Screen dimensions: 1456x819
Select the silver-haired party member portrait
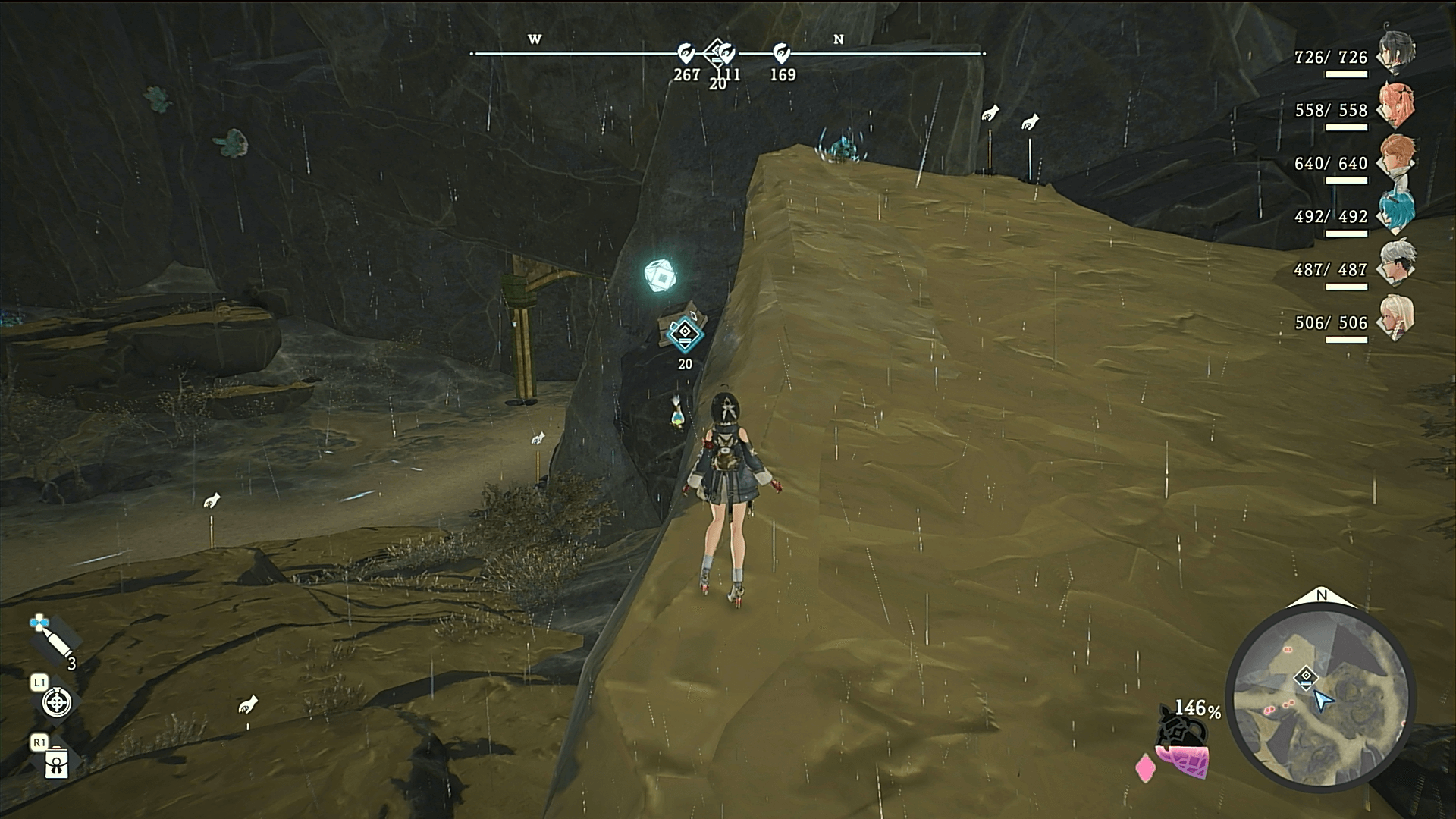(x=1397, y=265)
